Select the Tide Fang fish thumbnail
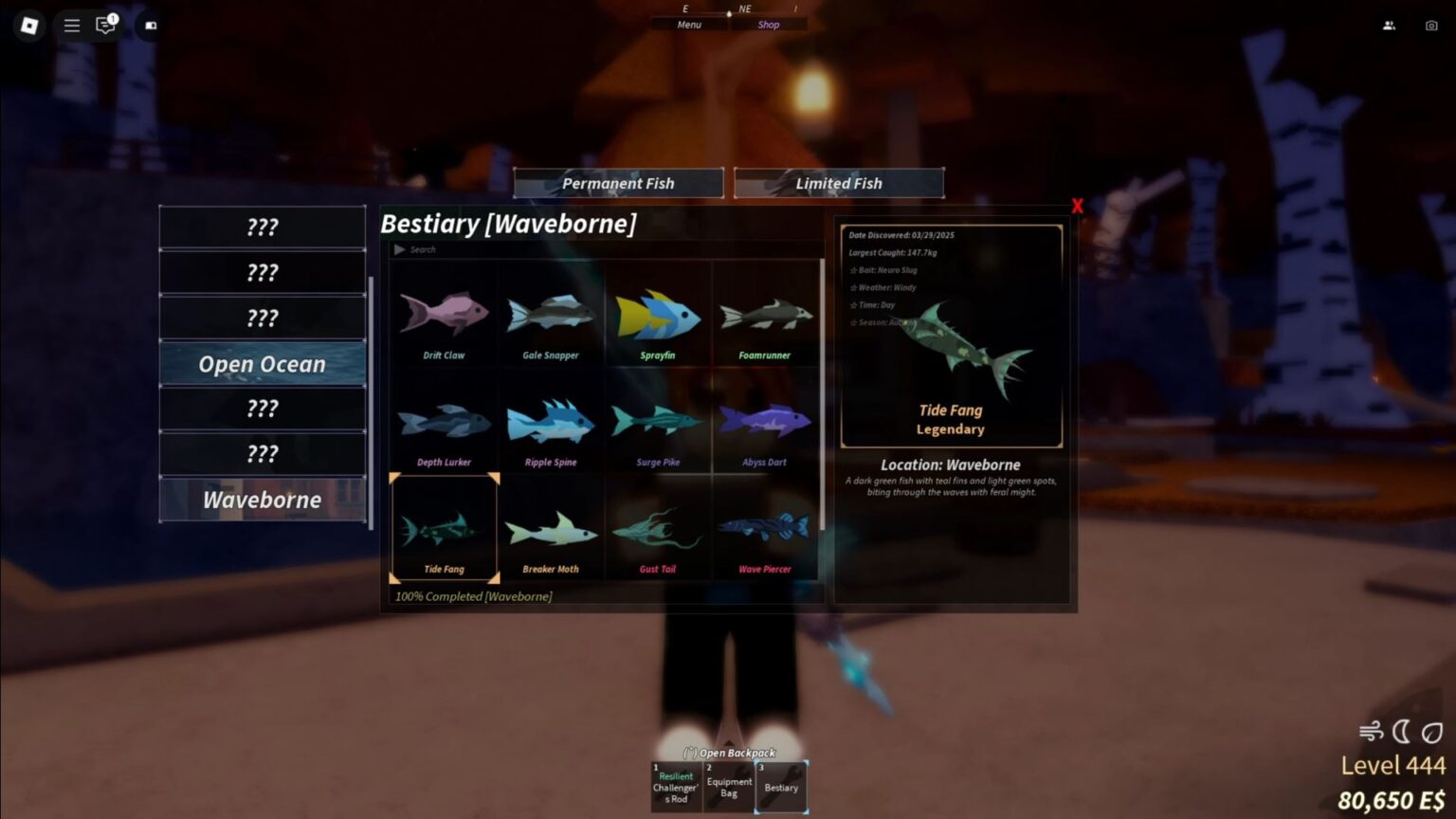The width and height of the screenshot is (1456, 819). click(443, 528)
